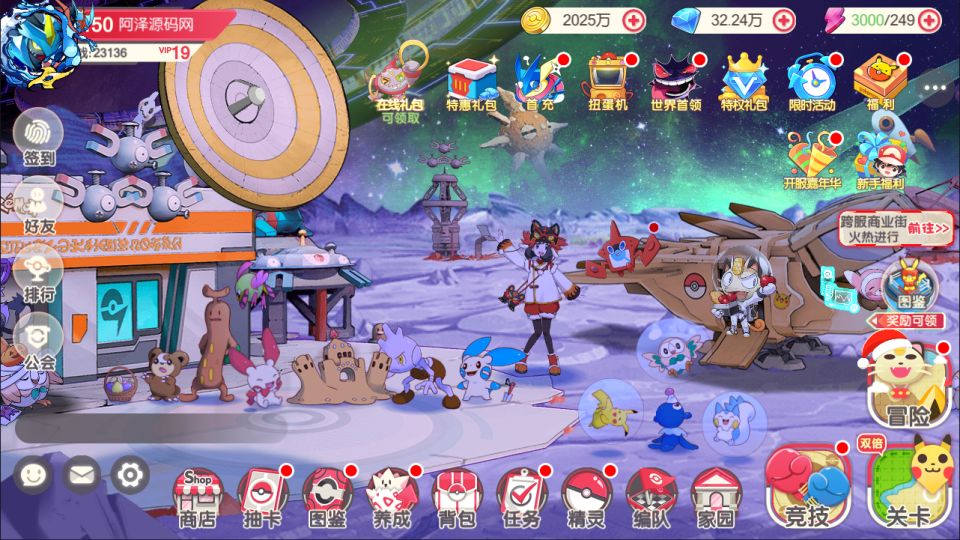Open the 精灵 Pokéball menu
The image size is (960, 540).
(x=586, y=497)
